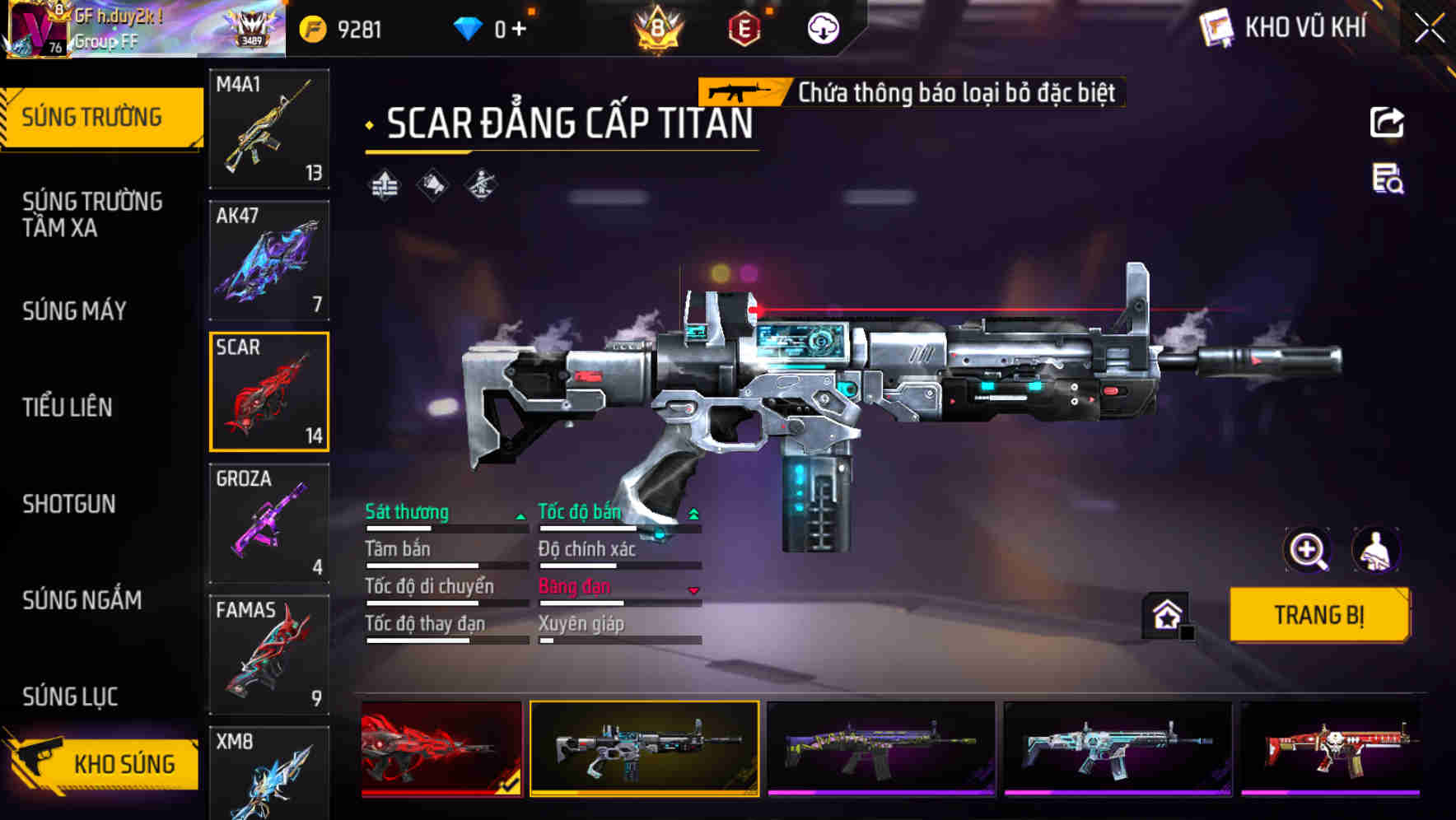Close the weapon armory screen
Image resolution: width=1456 pixels, height=820 pixels.
pos(1429,29)
